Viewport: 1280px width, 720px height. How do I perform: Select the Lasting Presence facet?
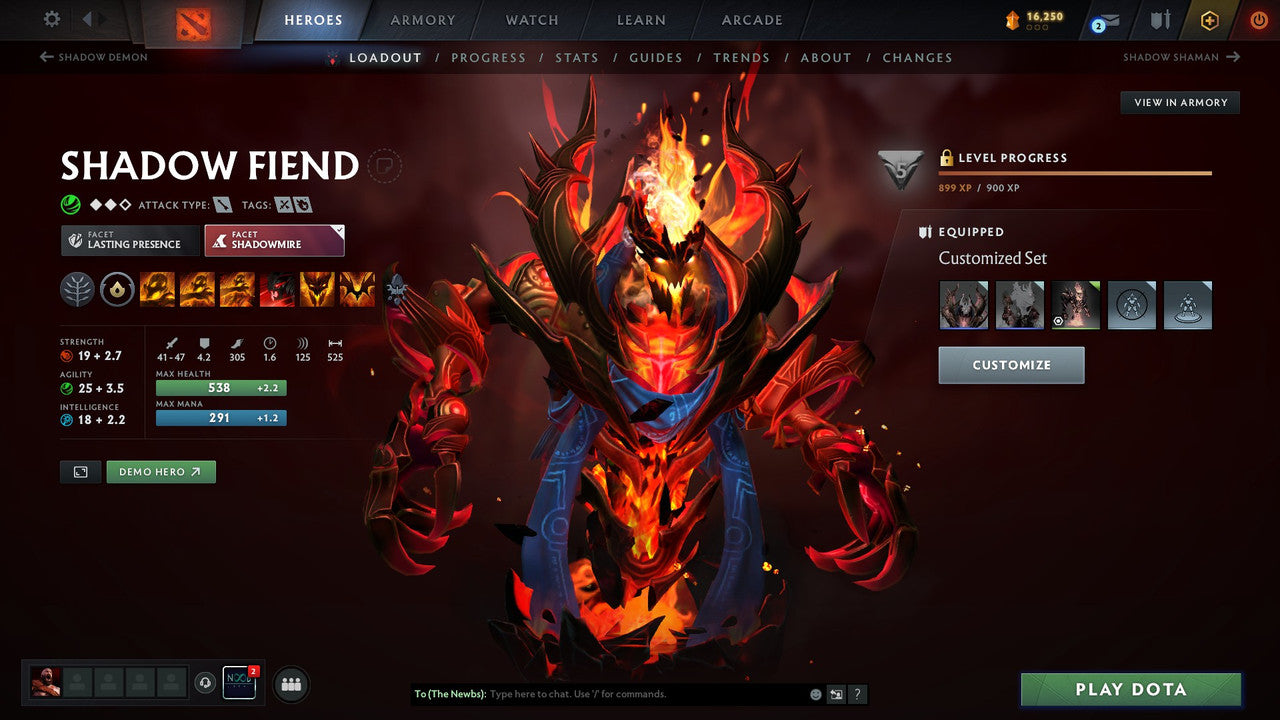(x=129, y=240)
